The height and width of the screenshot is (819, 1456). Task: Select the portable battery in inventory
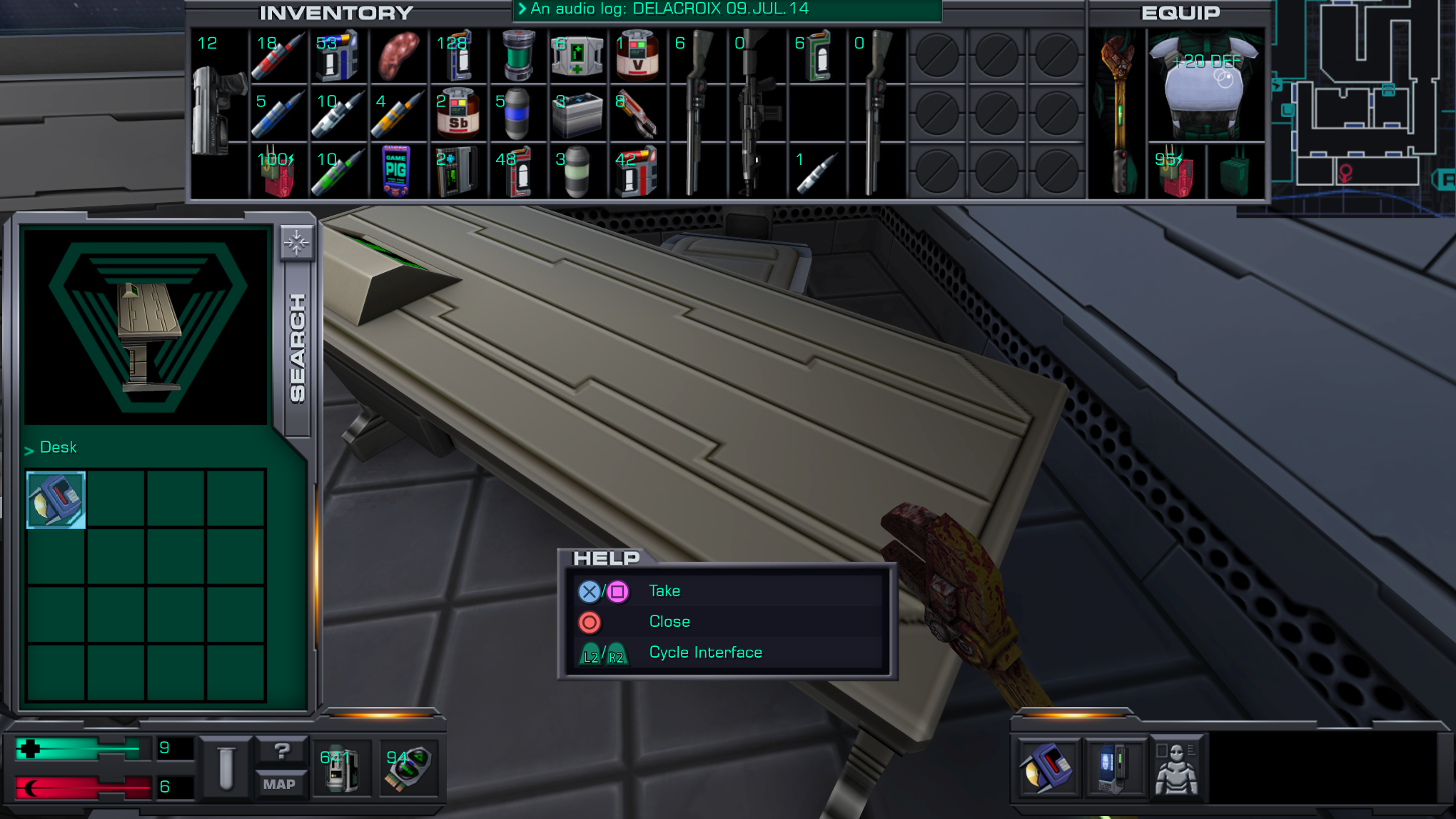click(x=577, y=114)
